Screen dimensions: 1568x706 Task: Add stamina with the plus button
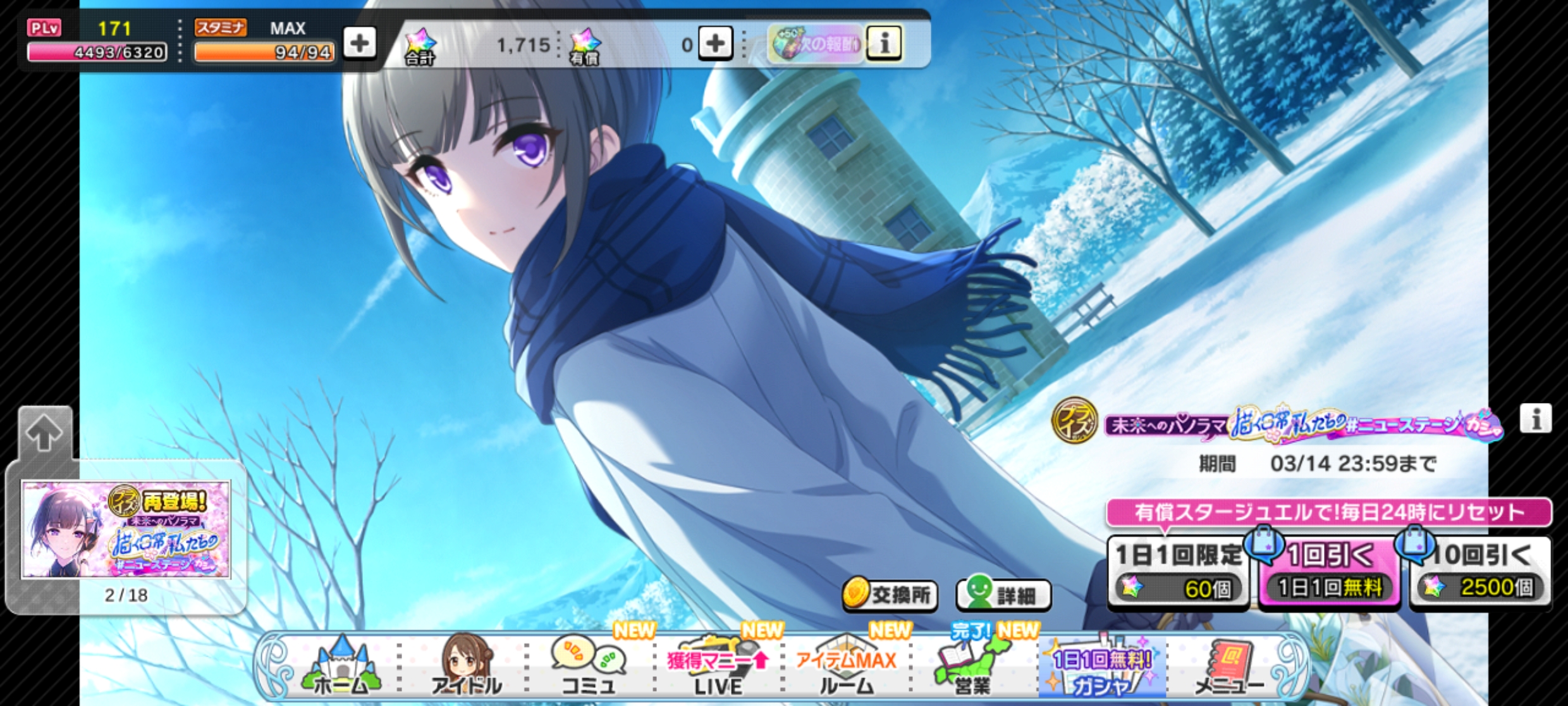(359, 44)
